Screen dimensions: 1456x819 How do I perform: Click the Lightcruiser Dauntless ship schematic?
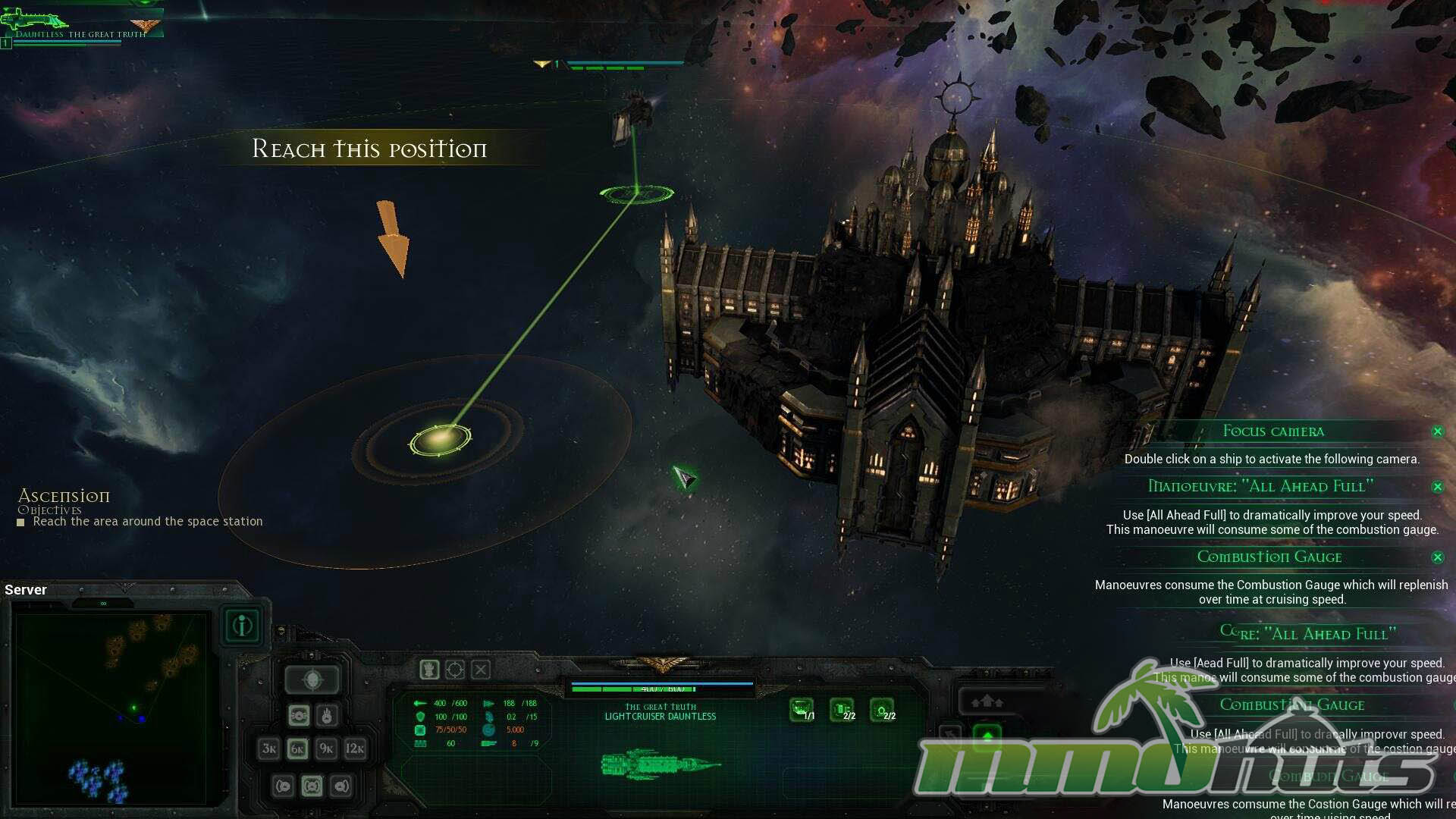pos(660,764)
